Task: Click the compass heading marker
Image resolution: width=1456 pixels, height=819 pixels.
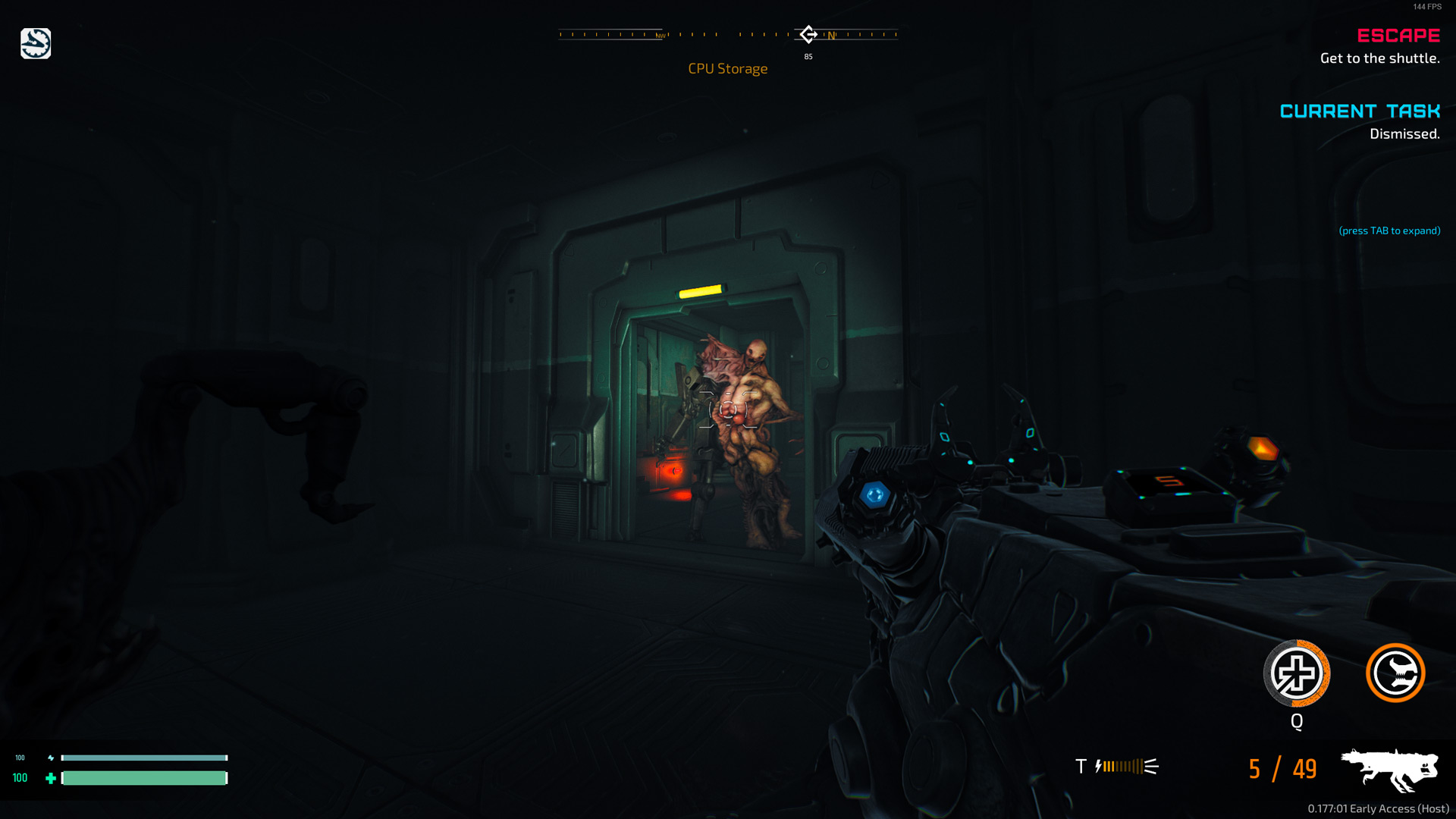Action: 808,34
